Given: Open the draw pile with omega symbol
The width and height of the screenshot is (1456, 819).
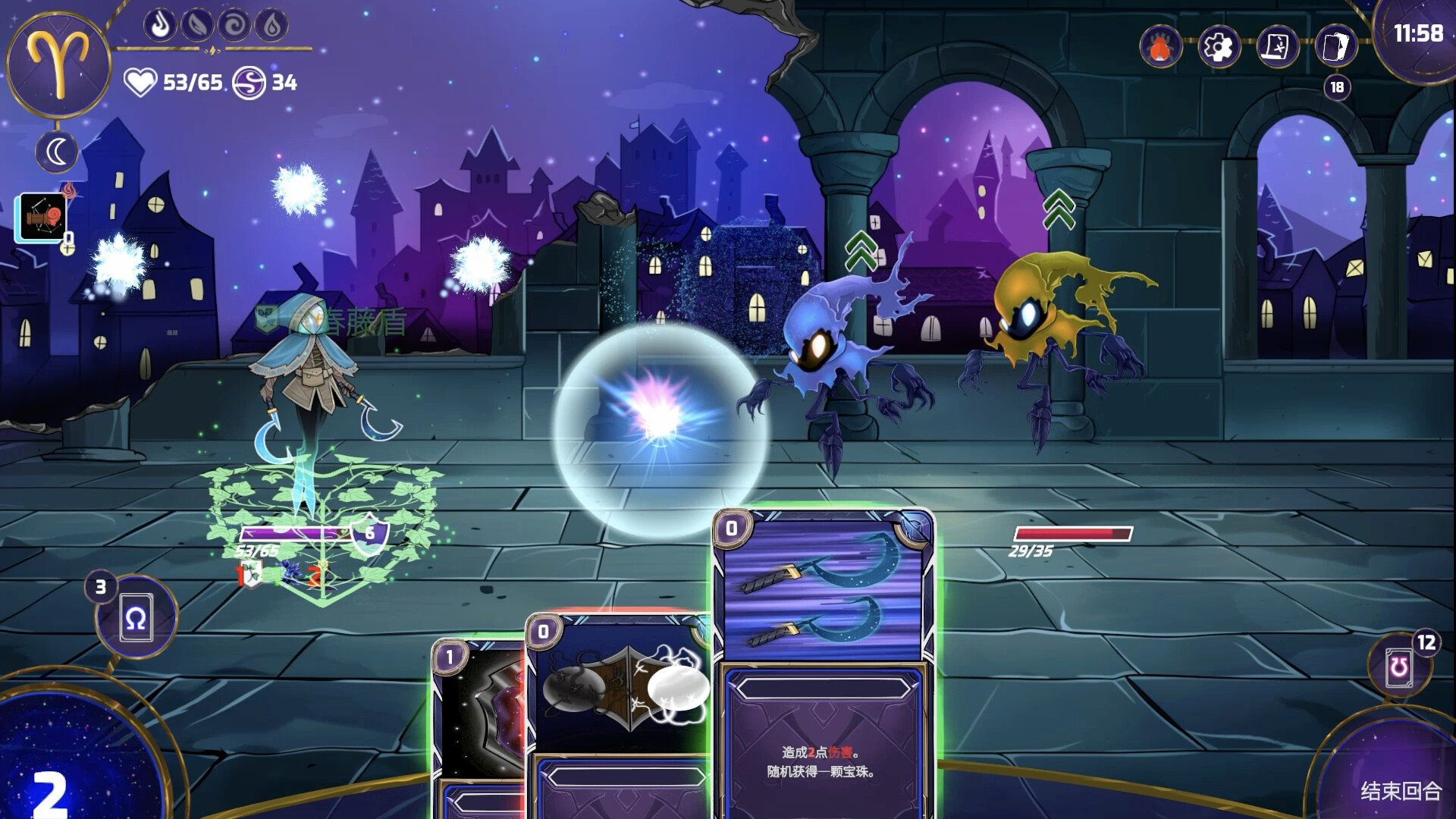Looking at the screenshot, I should tap(136, 619).
